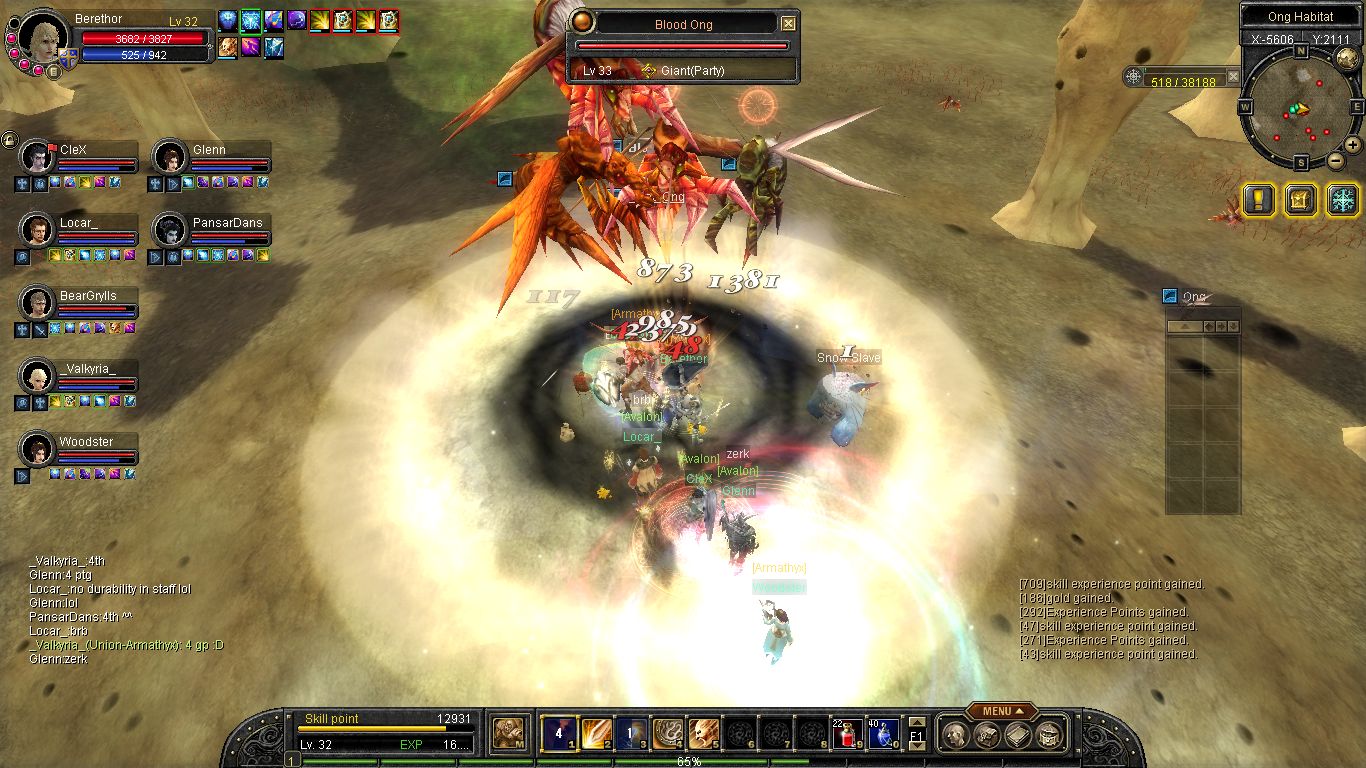Select party member CleX's frame

click(78, 157)
